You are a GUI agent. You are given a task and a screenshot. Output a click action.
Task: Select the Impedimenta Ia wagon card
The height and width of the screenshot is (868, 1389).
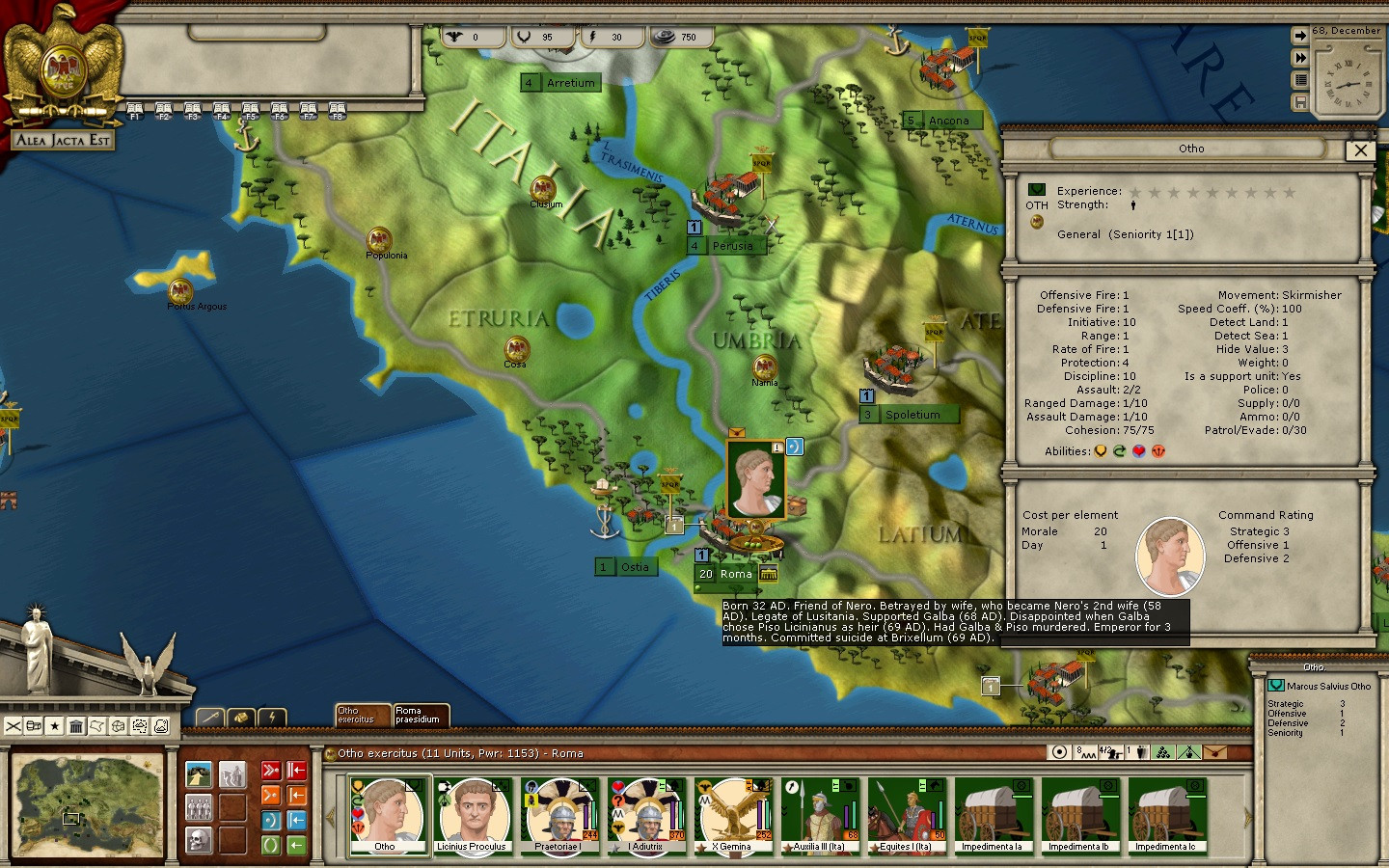(x=993, y=816)
